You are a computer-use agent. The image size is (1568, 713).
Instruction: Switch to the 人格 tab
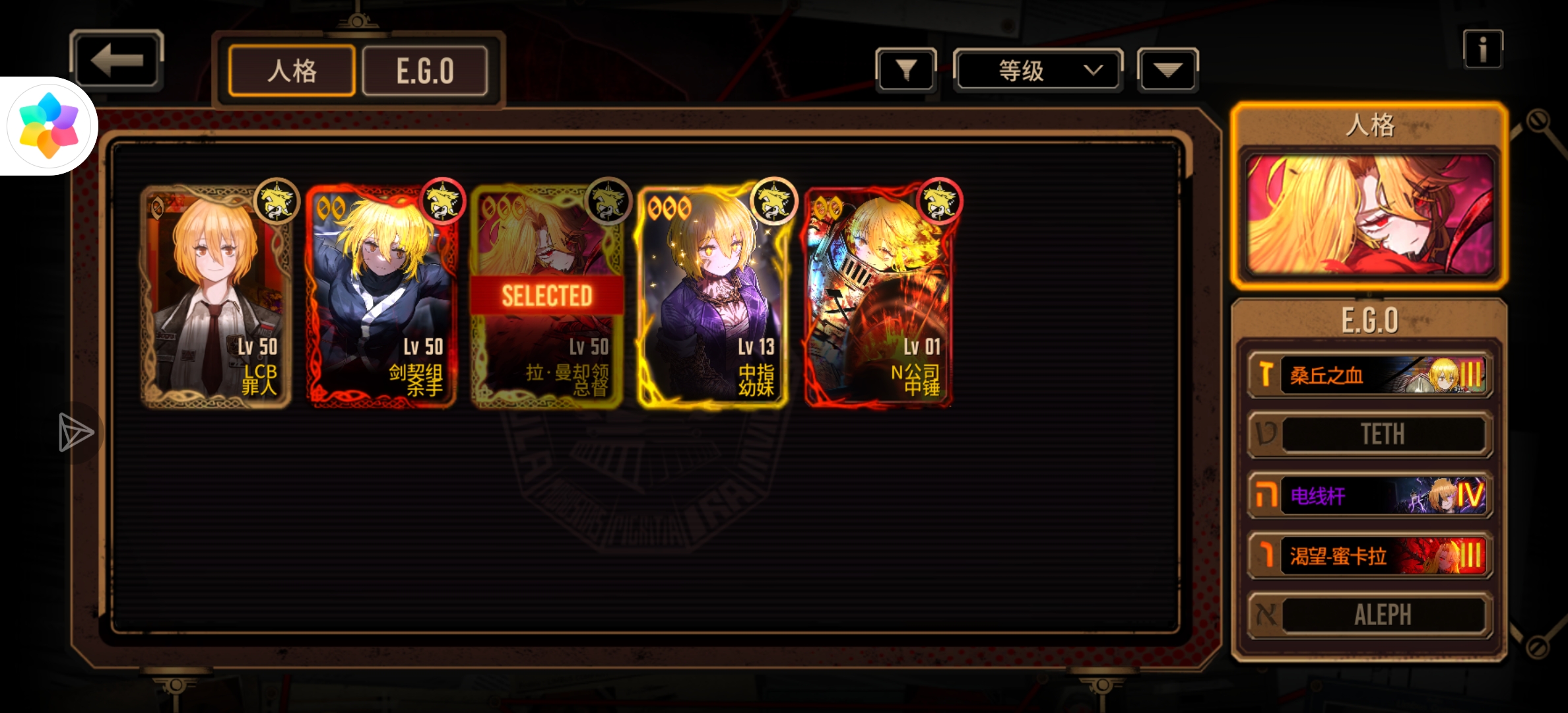(x=292, y=71)
